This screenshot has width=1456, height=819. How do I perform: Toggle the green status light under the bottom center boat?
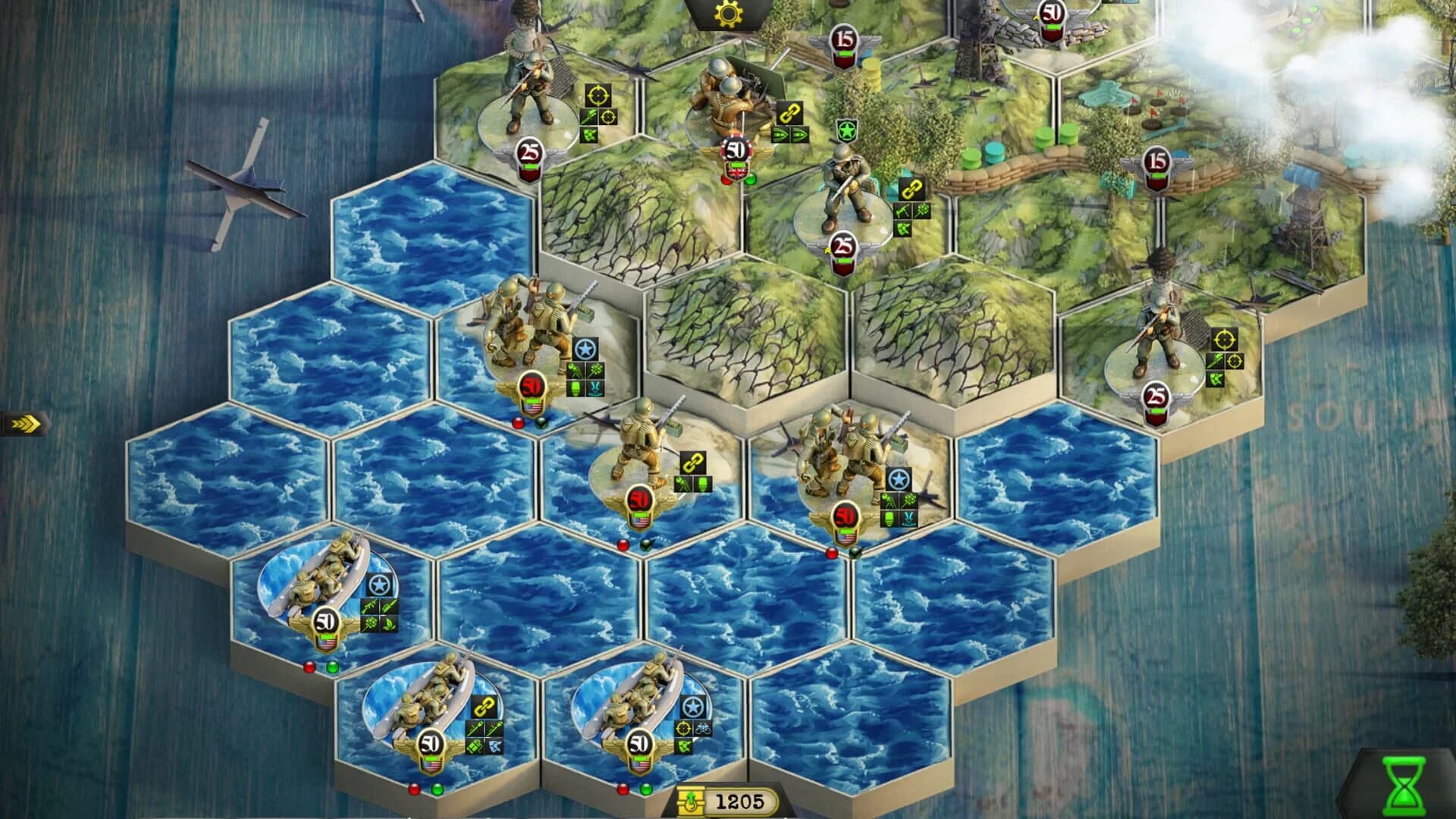coord(645,789)
